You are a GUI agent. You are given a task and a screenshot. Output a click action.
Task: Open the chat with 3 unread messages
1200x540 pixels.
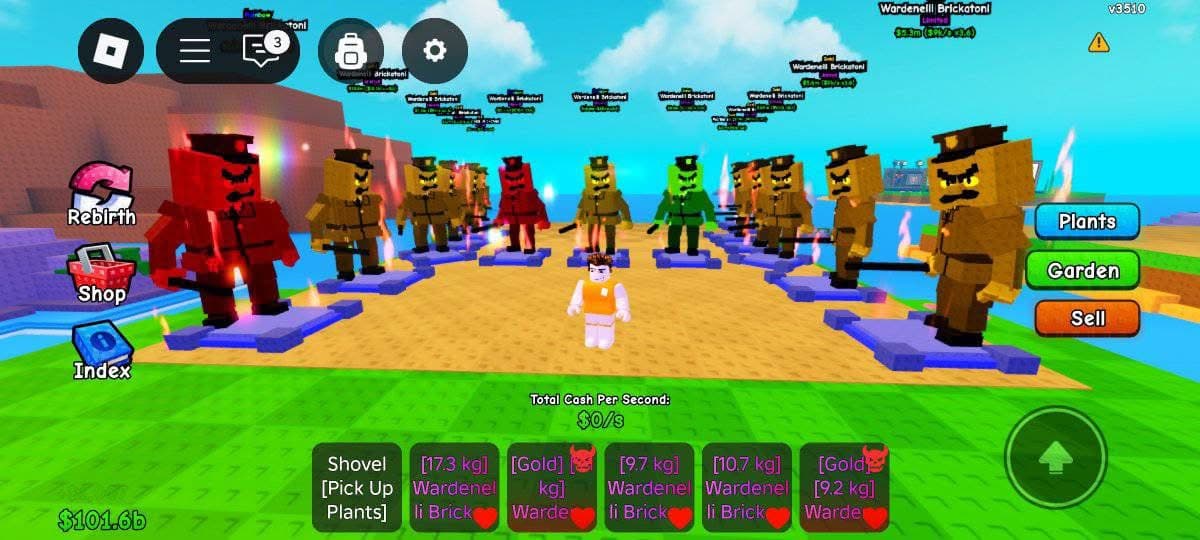pos(262,50)
